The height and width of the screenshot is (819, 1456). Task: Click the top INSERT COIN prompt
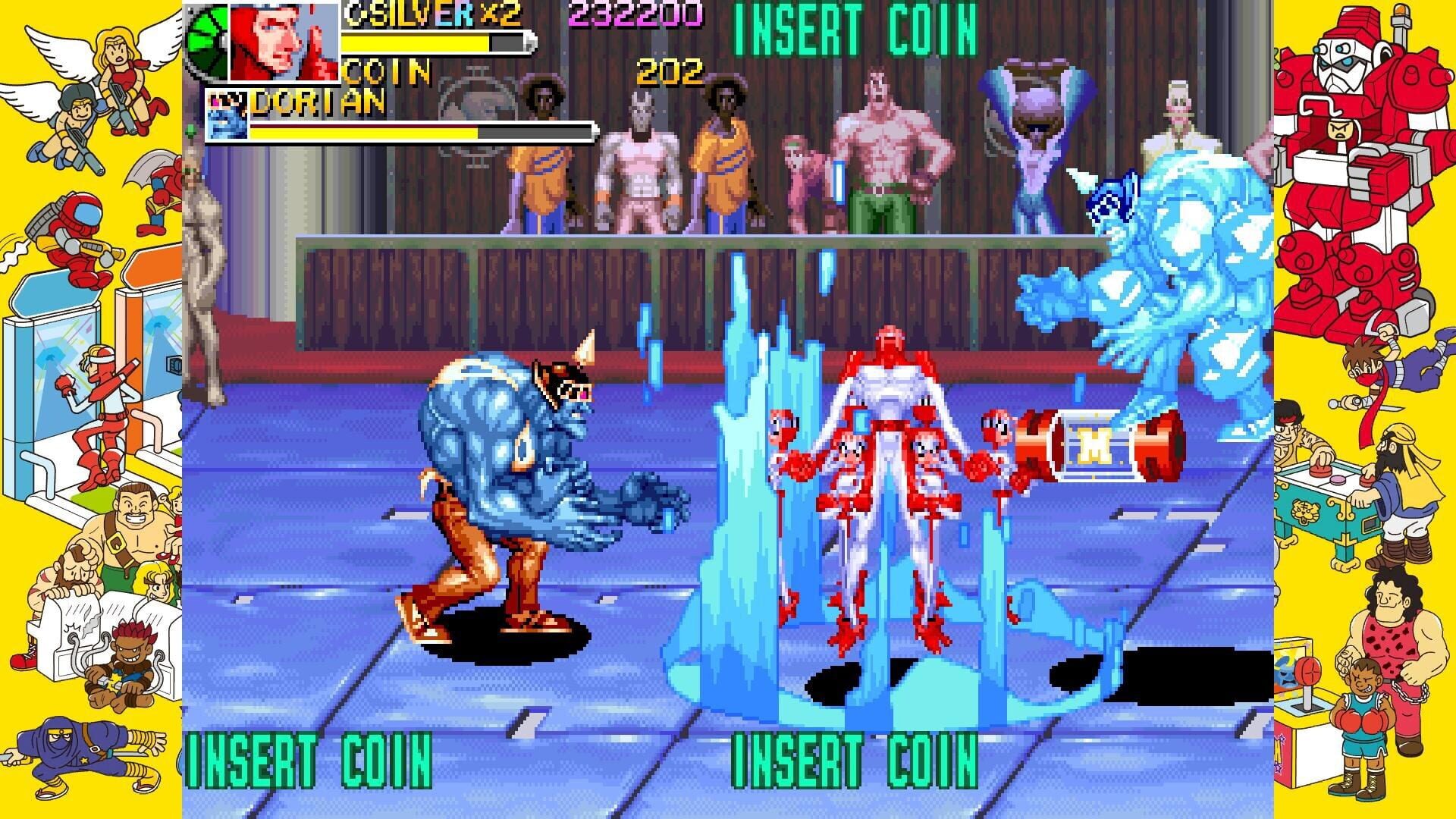(853, 29)
